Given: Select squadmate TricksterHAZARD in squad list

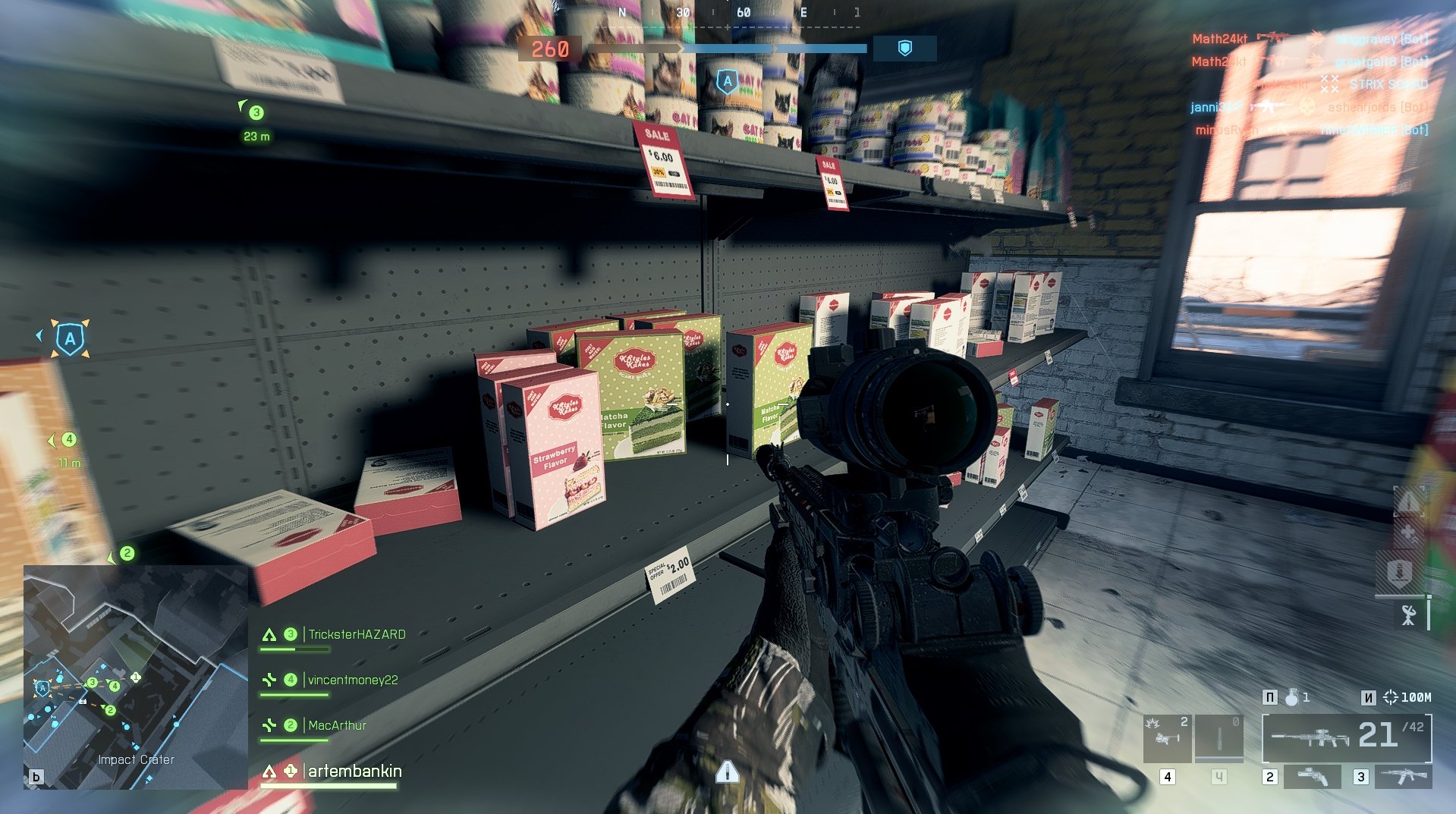Looking at the screenshot, I should tap(357, 634).
